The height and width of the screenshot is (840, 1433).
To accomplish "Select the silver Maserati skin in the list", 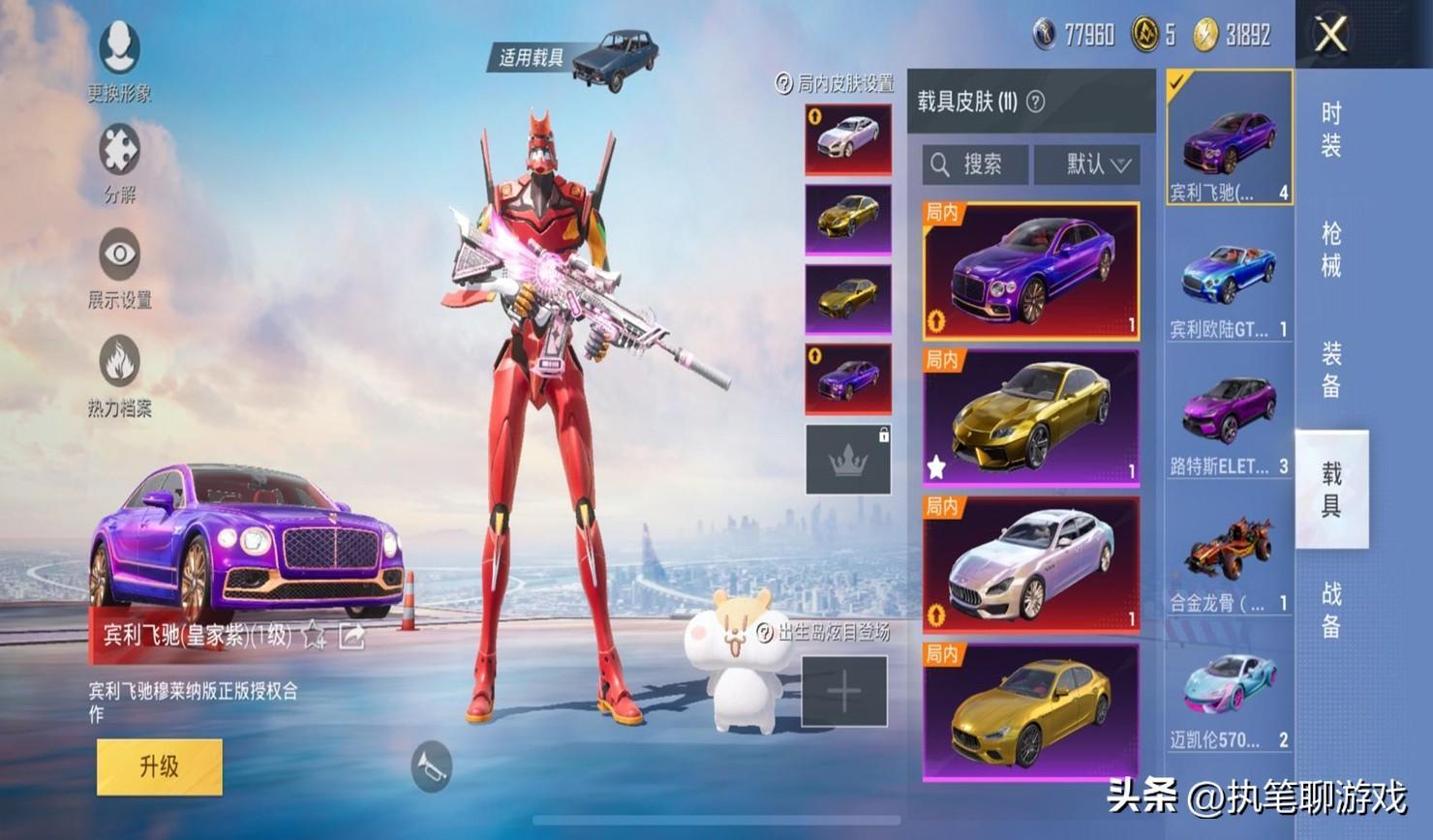I will point(1031,564).
